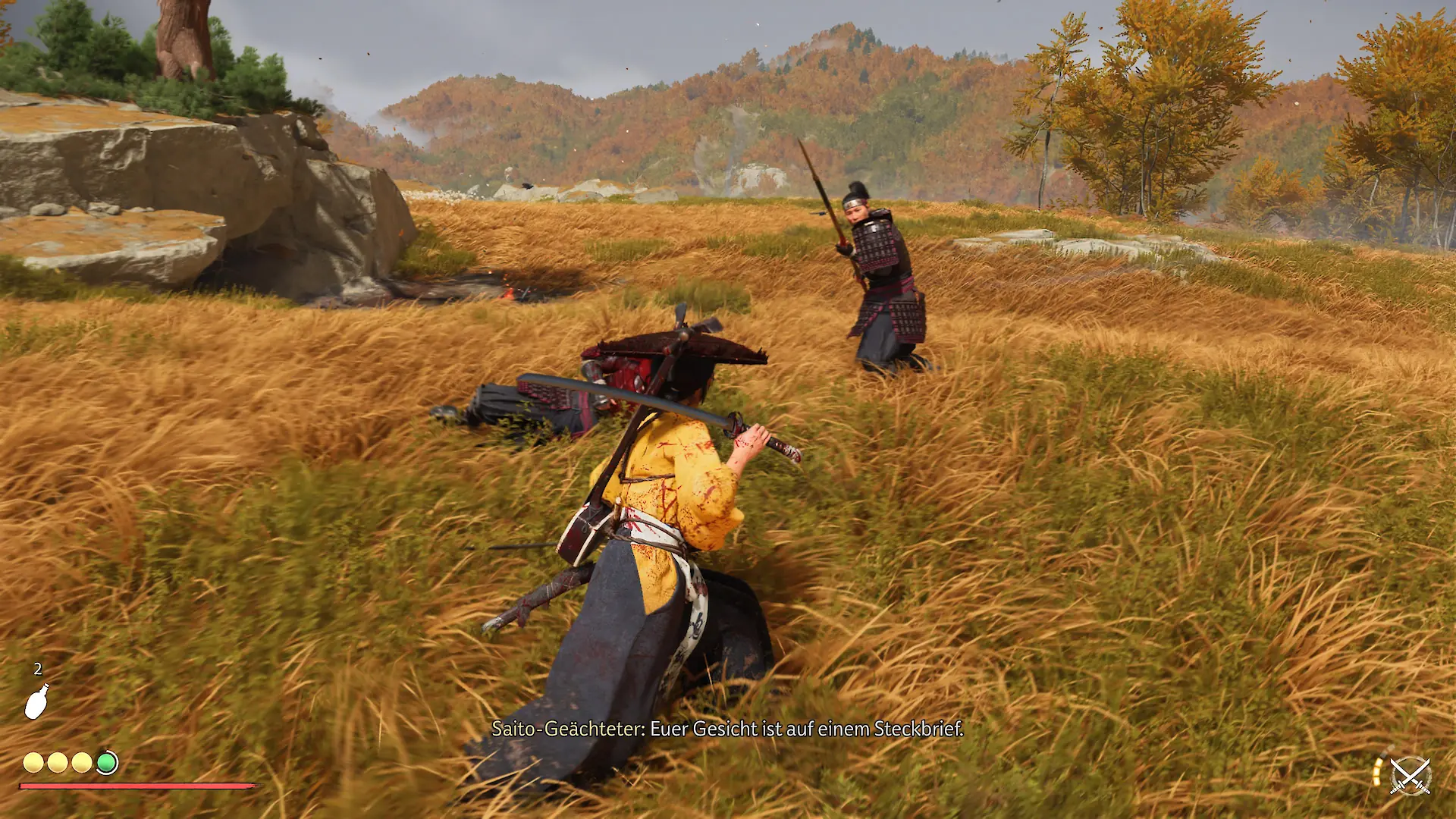Viewport: 1456px width, 819px height.
Task: Click the crossed swords weapon icon
Action: [x=1410, y=776]
